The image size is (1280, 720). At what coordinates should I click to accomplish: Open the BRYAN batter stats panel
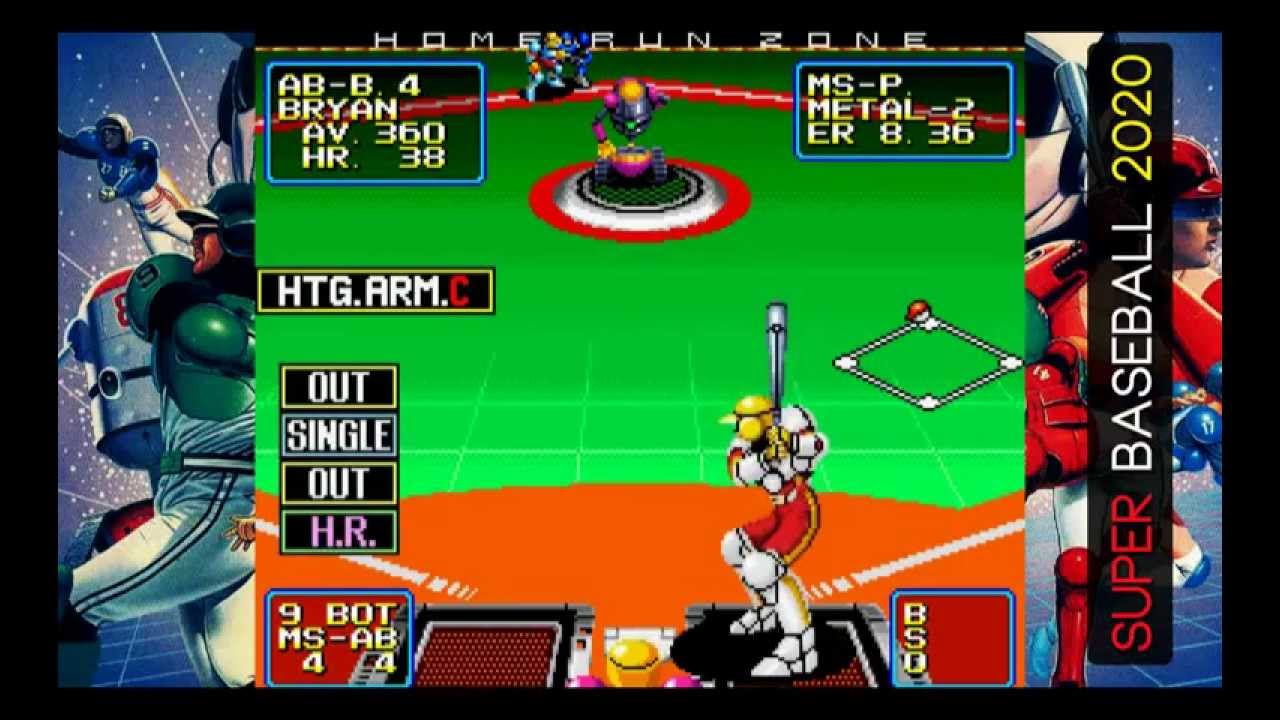click(x=375, y=115)
